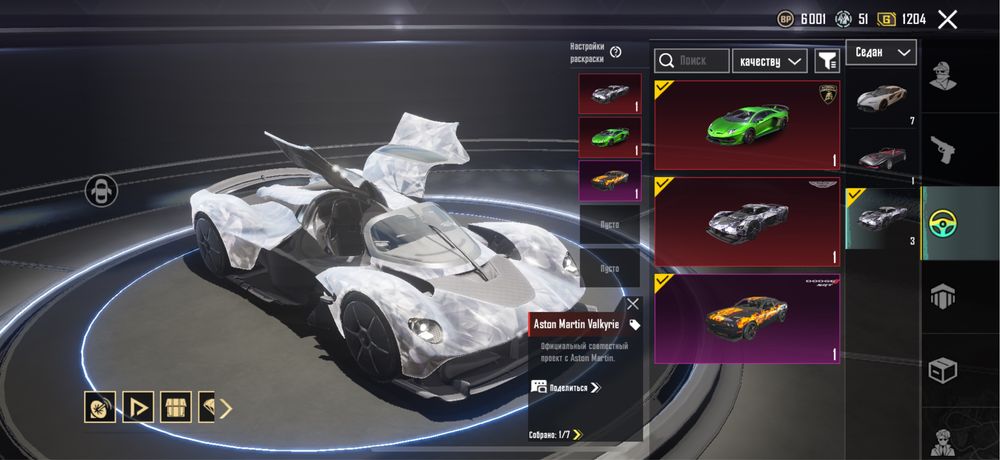Open the filter options button
Image resolution: width=1000 pixels, height=460 pixels.
tap(827, 61)
